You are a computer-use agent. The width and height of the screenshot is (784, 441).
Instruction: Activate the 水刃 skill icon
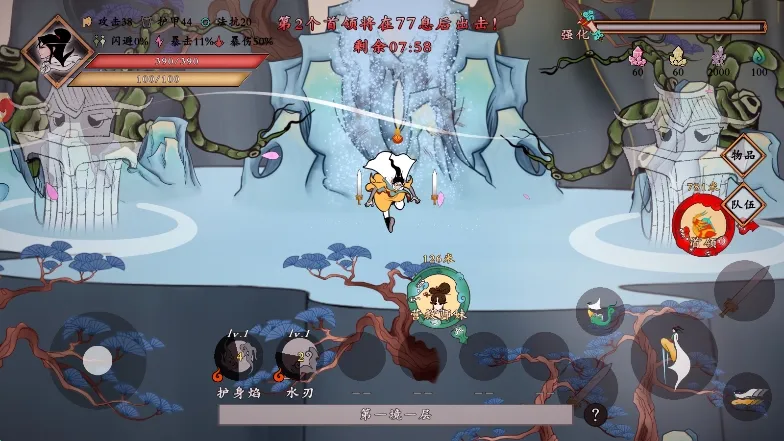tap(299, 357)
